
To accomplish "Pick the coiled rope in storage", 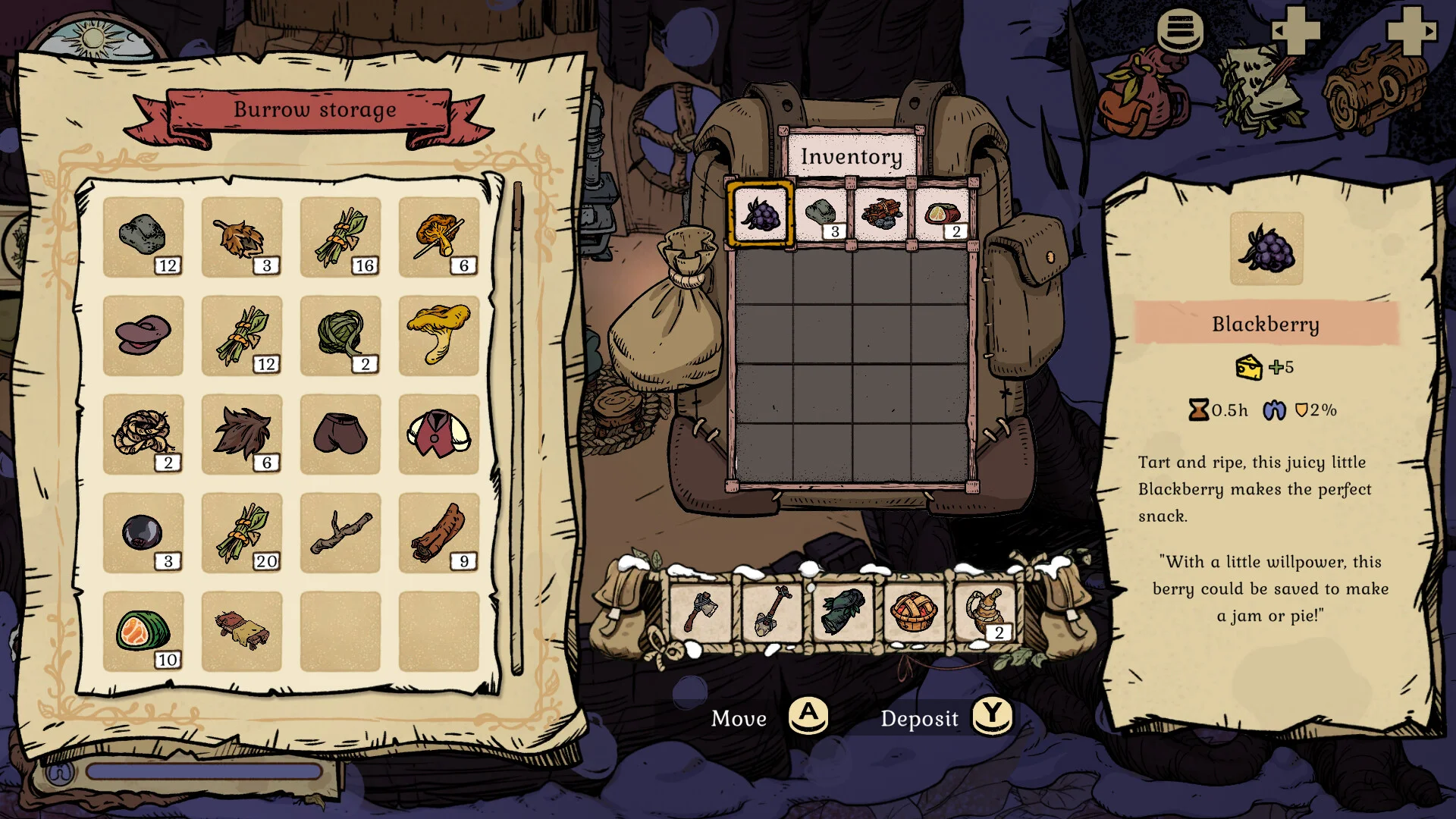I will click(x=143, y=434).
